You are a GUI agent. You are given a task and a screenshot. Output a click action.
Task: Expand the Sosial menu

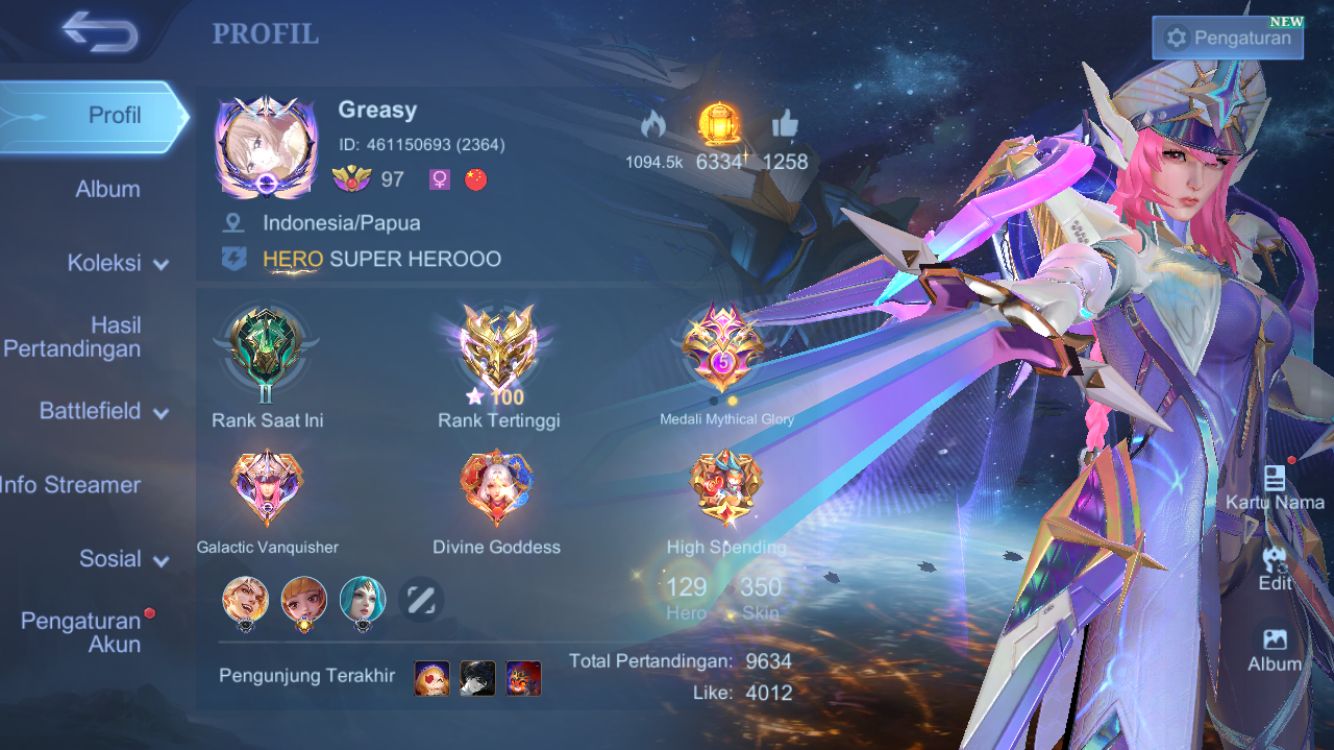122,559
